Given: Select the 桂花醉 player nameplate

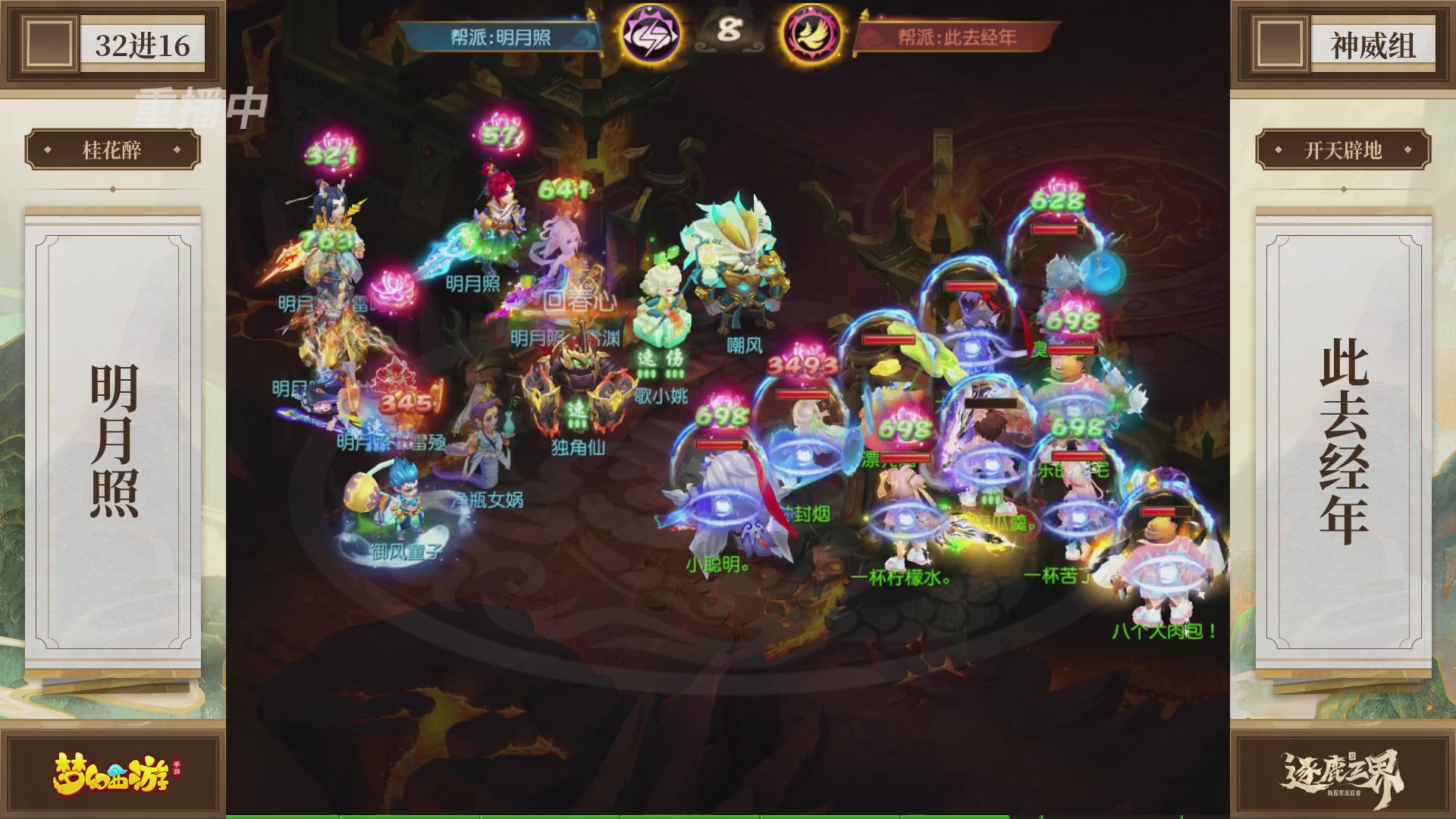Looking at the screenshot, I should coord(114,149).
